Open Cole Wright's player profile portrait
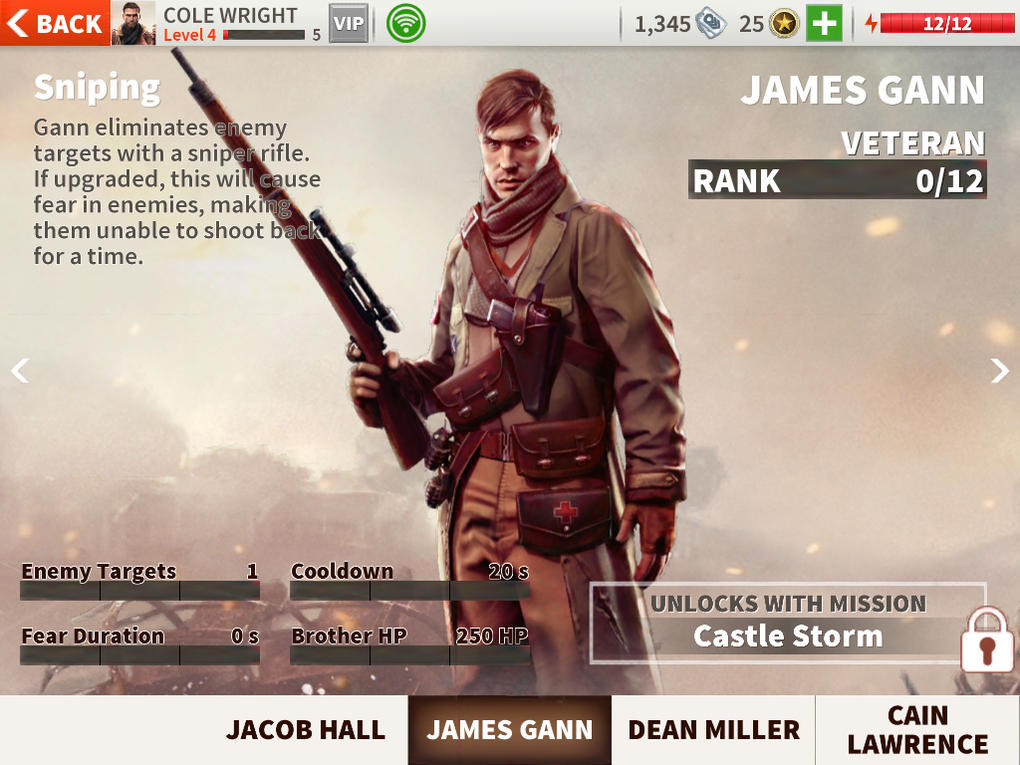The height and width of the screenshot is (765, 1020). pyautogui.click(x=133, y=23)
